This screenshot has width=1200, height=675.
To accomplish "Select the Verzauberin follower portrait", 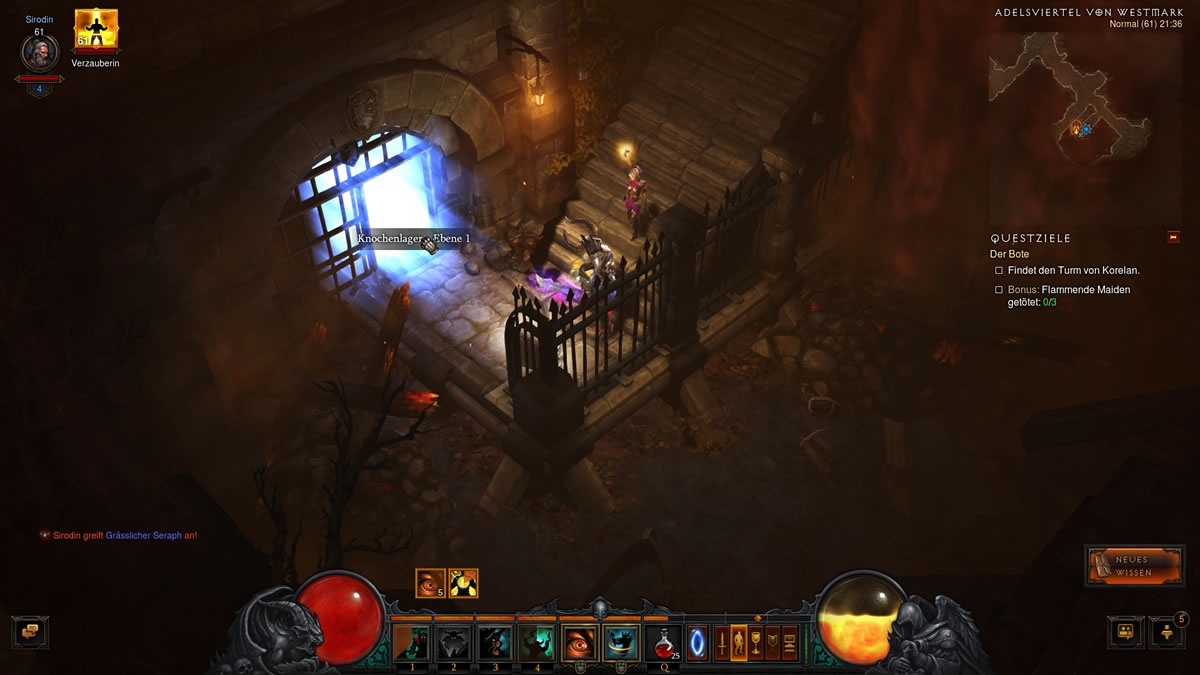I will click(96, 30).
